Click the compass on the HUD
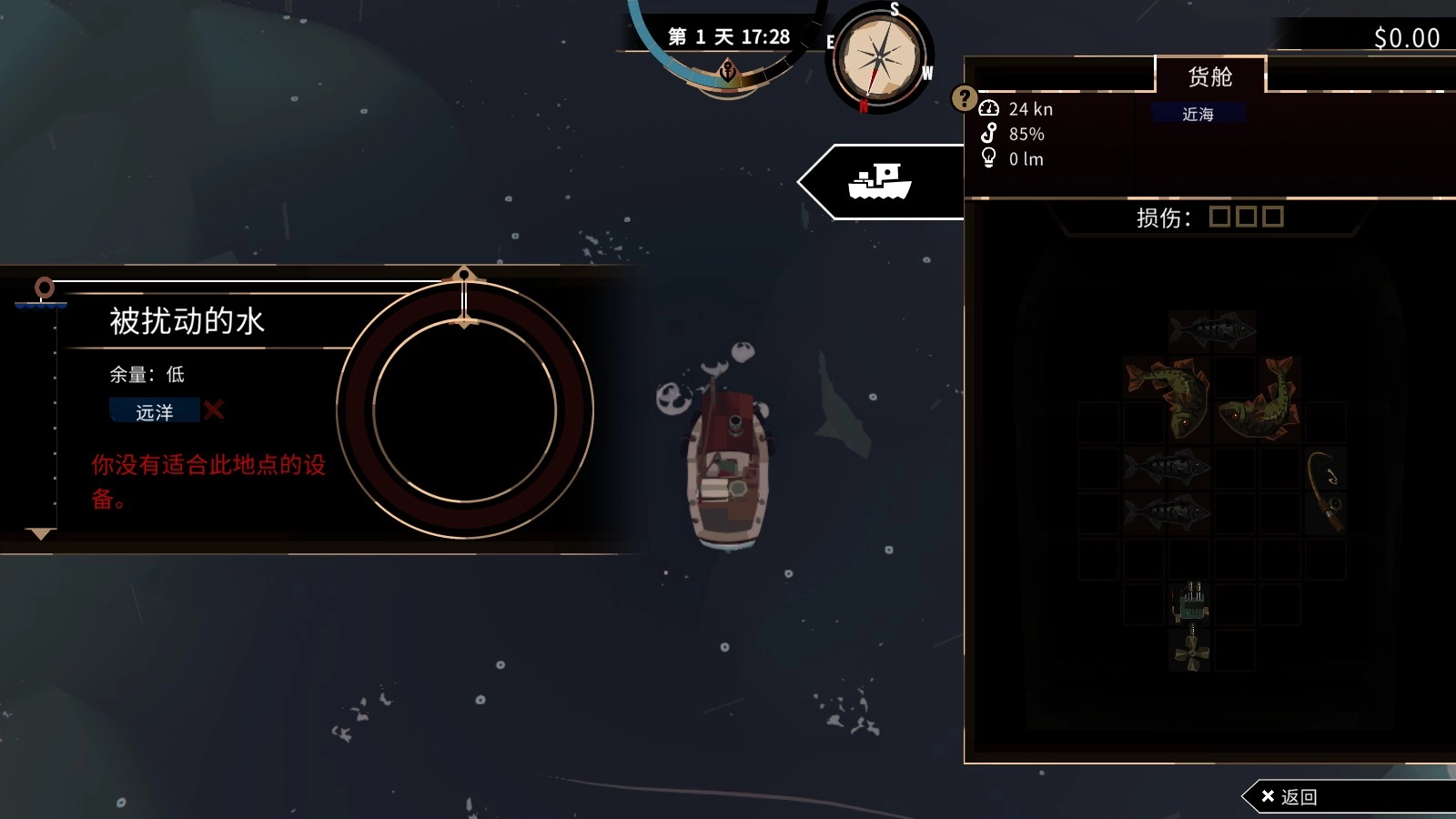The image size is (1456, 819). coord(879,59)
